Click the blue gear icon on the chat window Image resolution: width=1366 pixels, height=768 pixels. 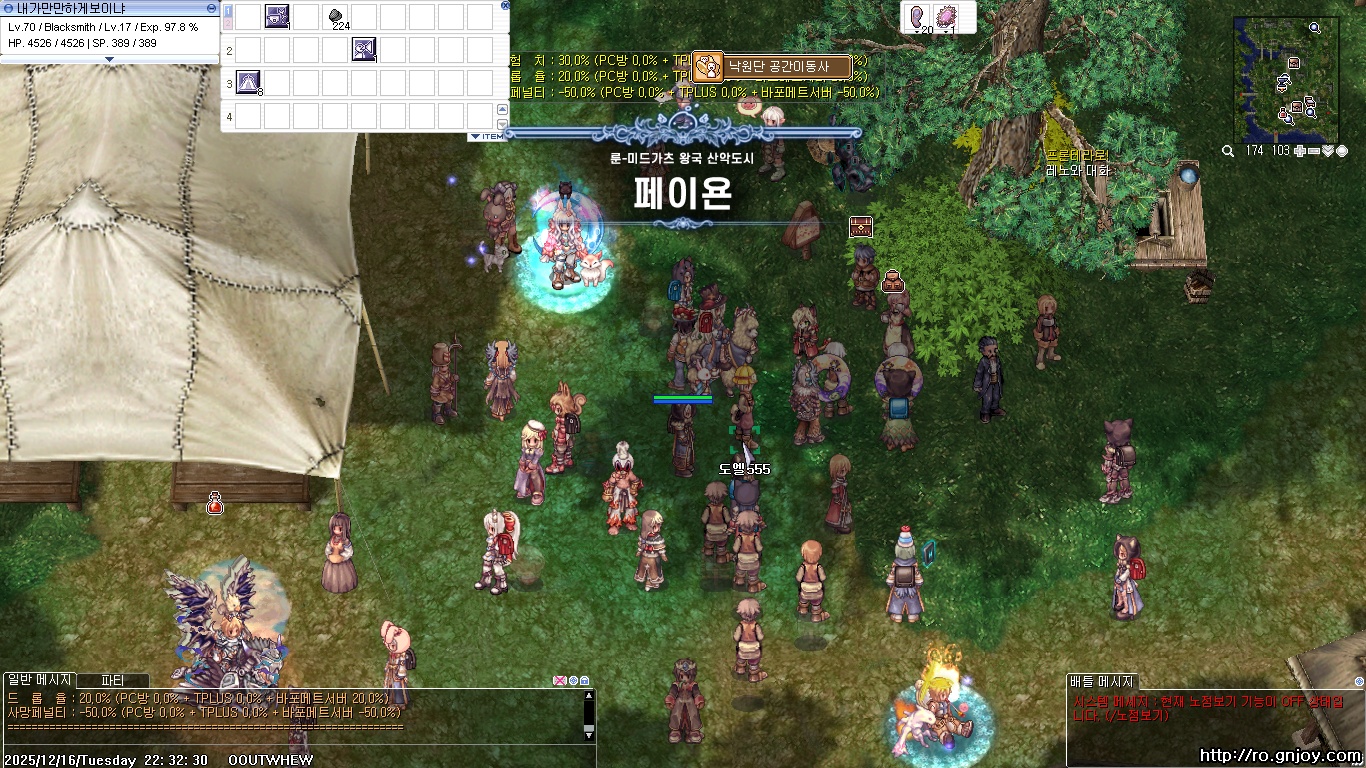(x=573, y=681)
